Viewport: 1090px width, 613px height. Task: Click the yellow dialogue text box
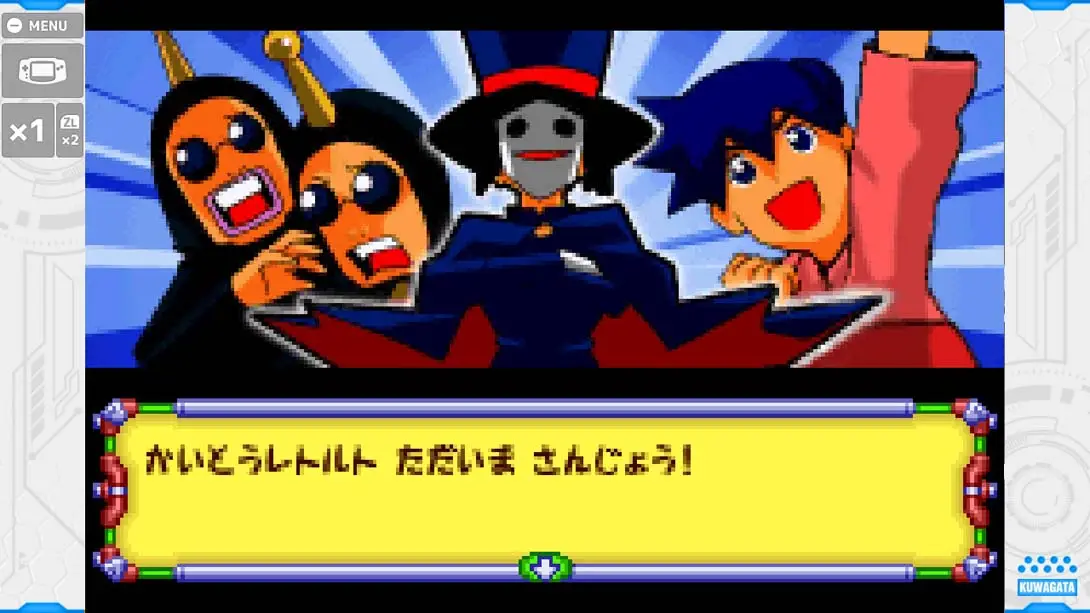pos(545,490)
